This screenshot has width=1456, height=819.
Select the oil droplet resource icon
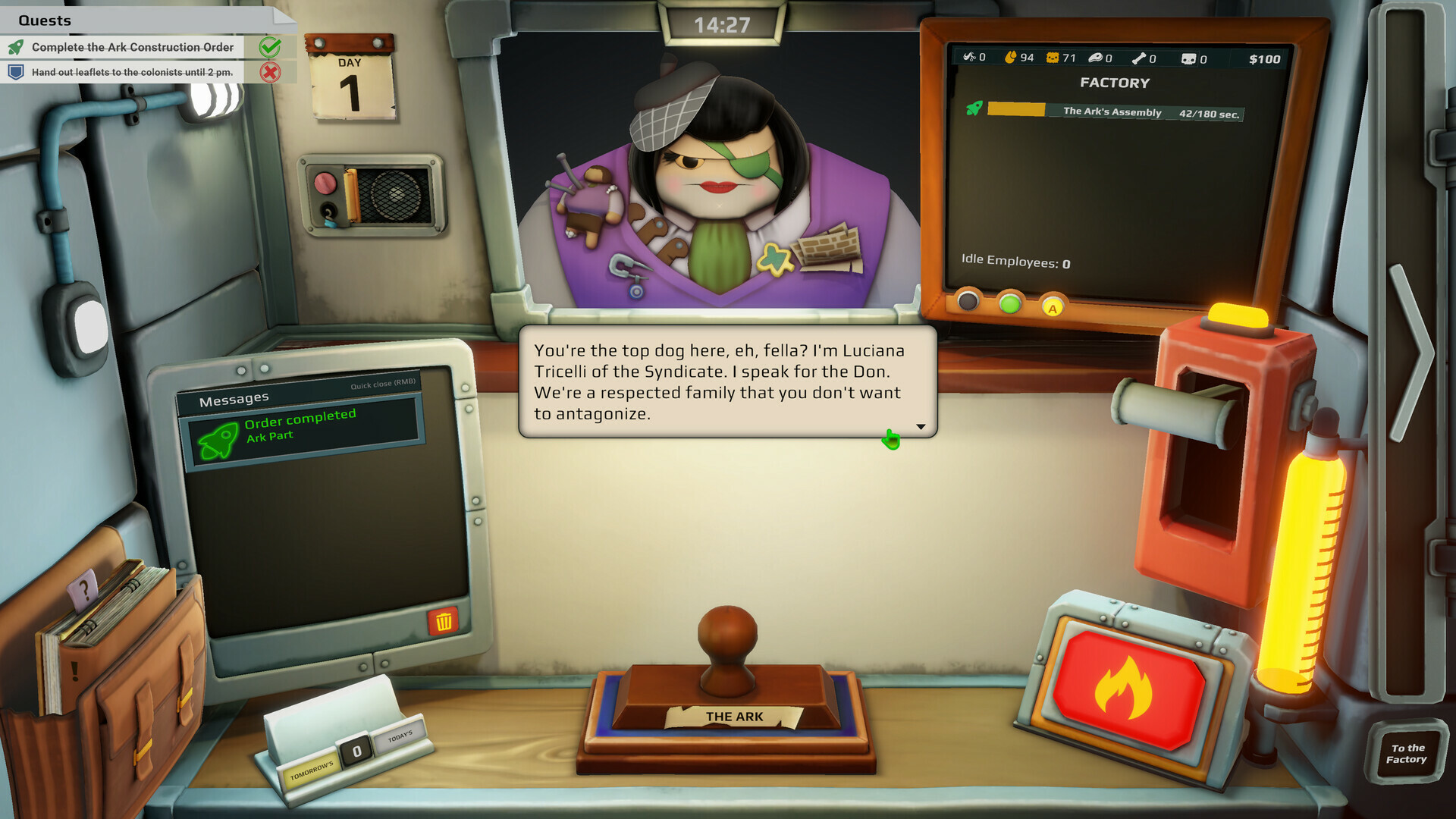pos(1012,58)
